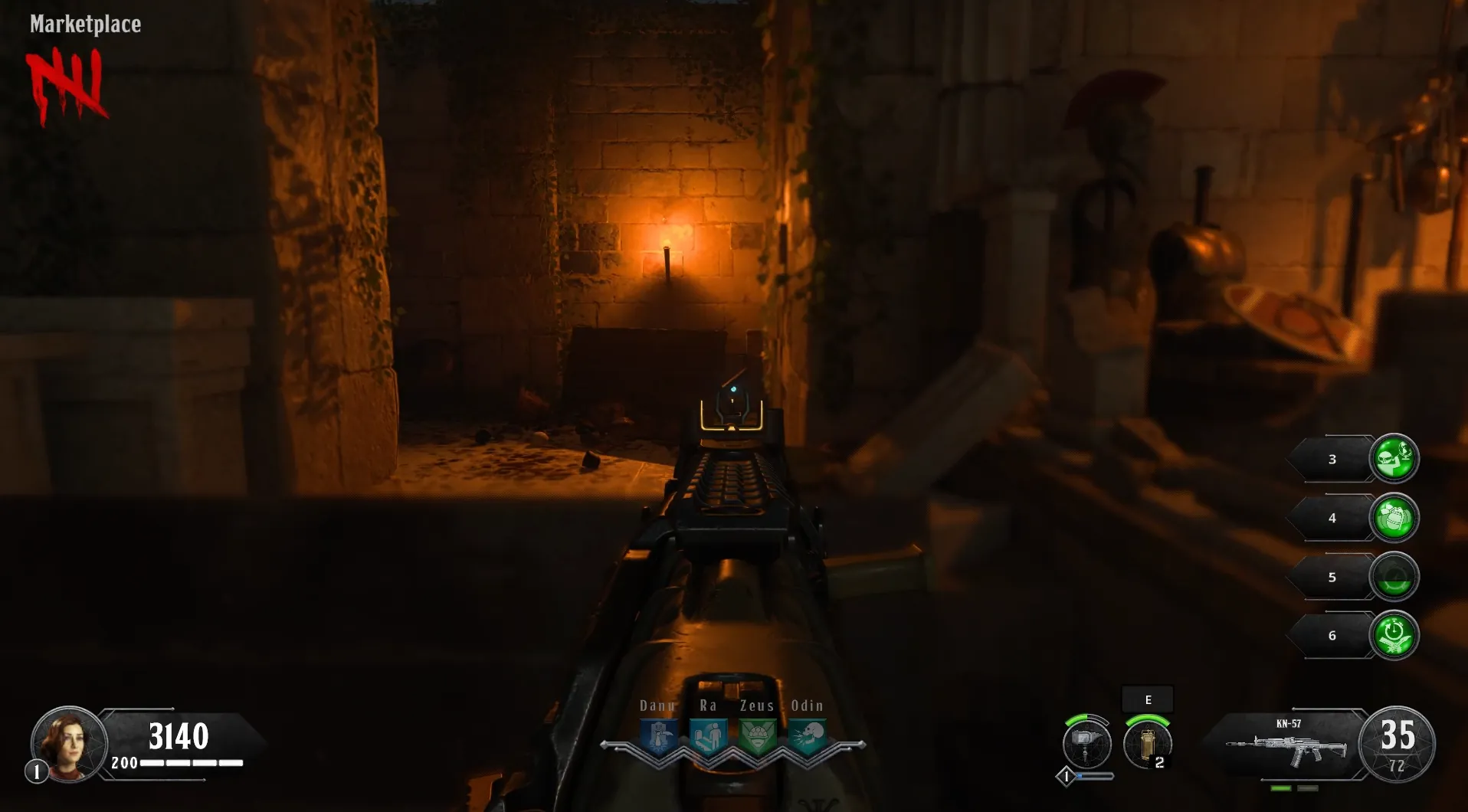This screenshot has width=1468, height=812.
Task: Activate the hammer special weapon icon
Action: pos(1086,743)
